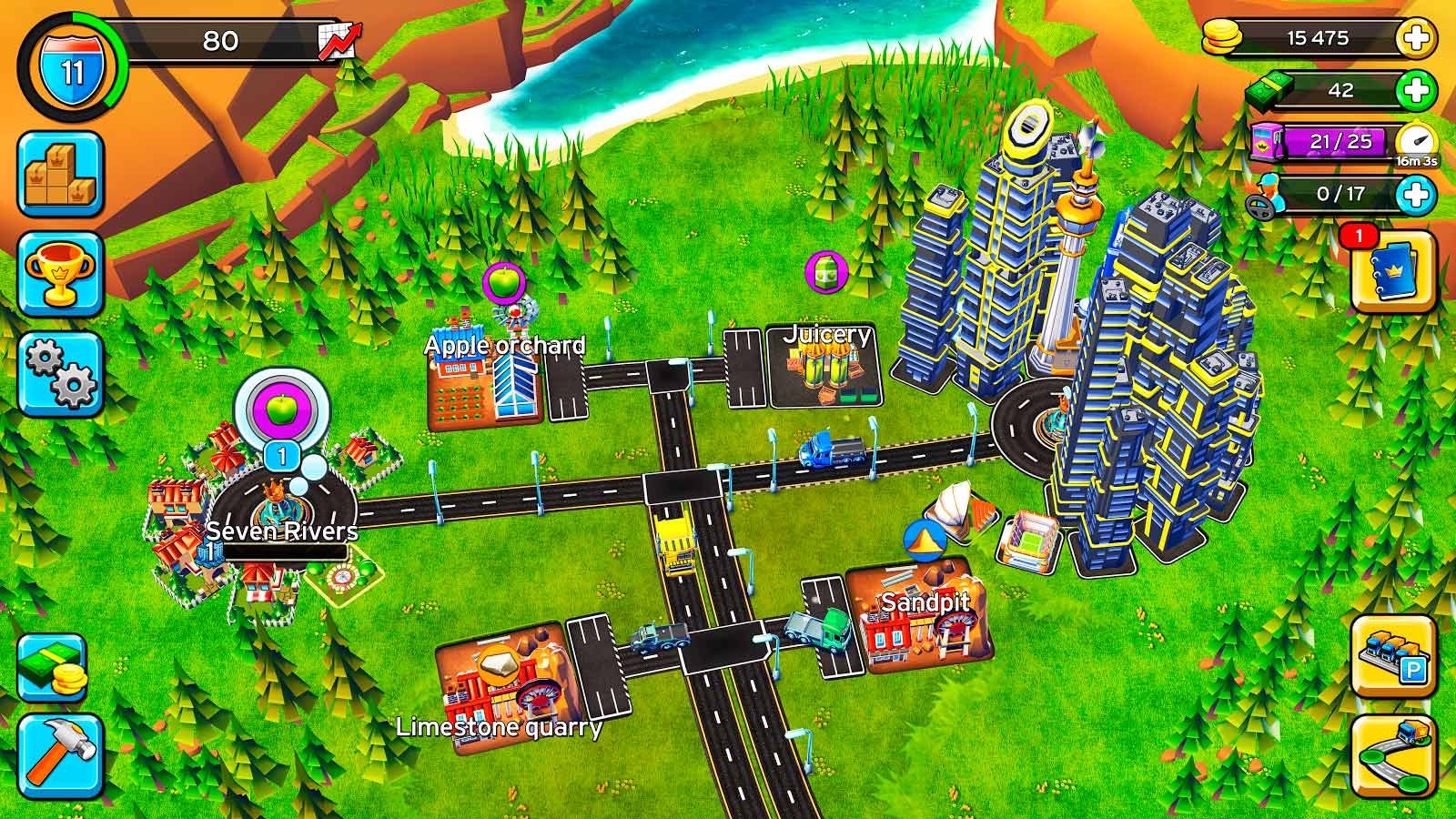Screen dimensions: 1456x819
Task: Open the trophy achievements menu
Action: pos(60,272)
